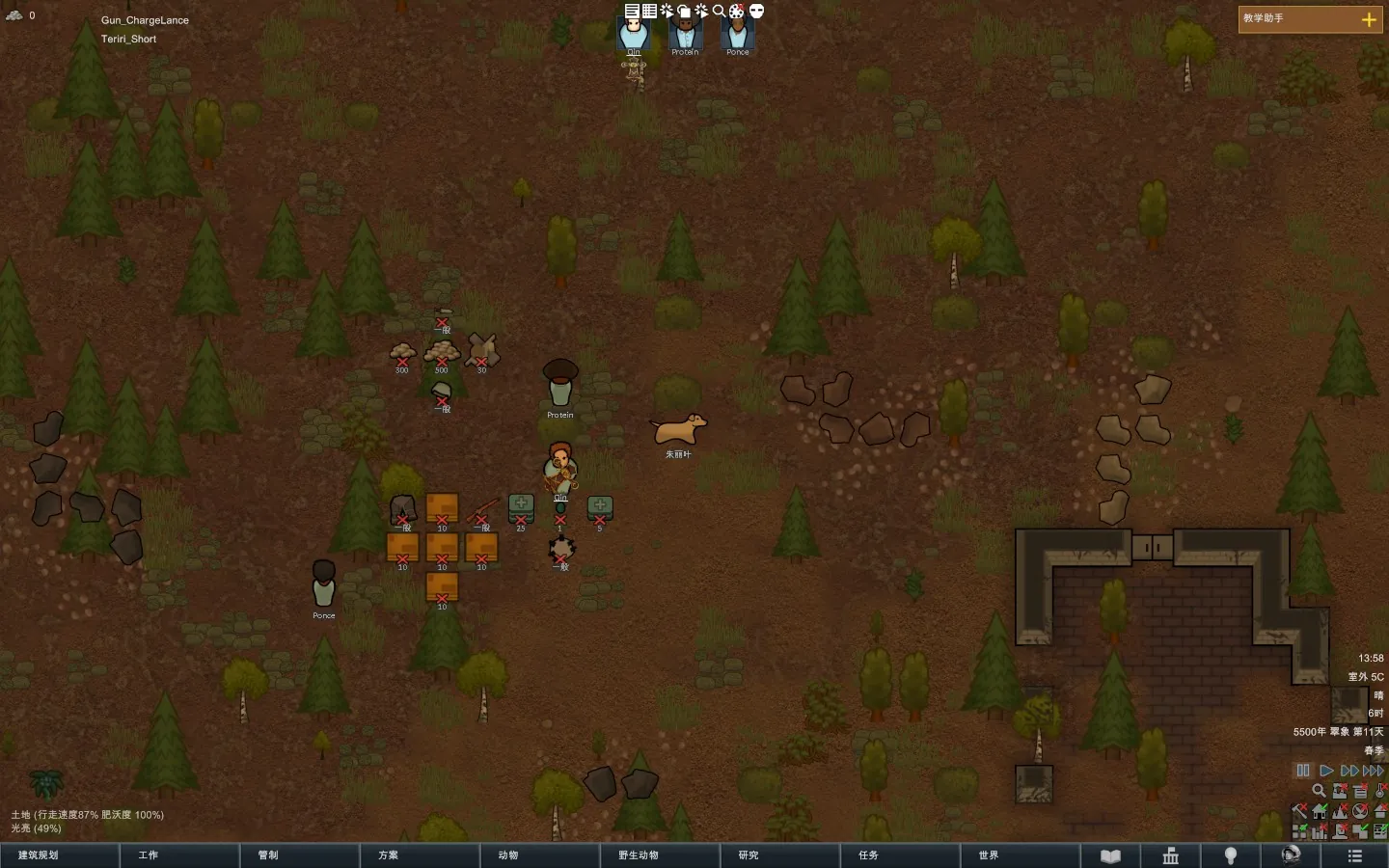Switch to the 世界 world view

pos(1020,855)
